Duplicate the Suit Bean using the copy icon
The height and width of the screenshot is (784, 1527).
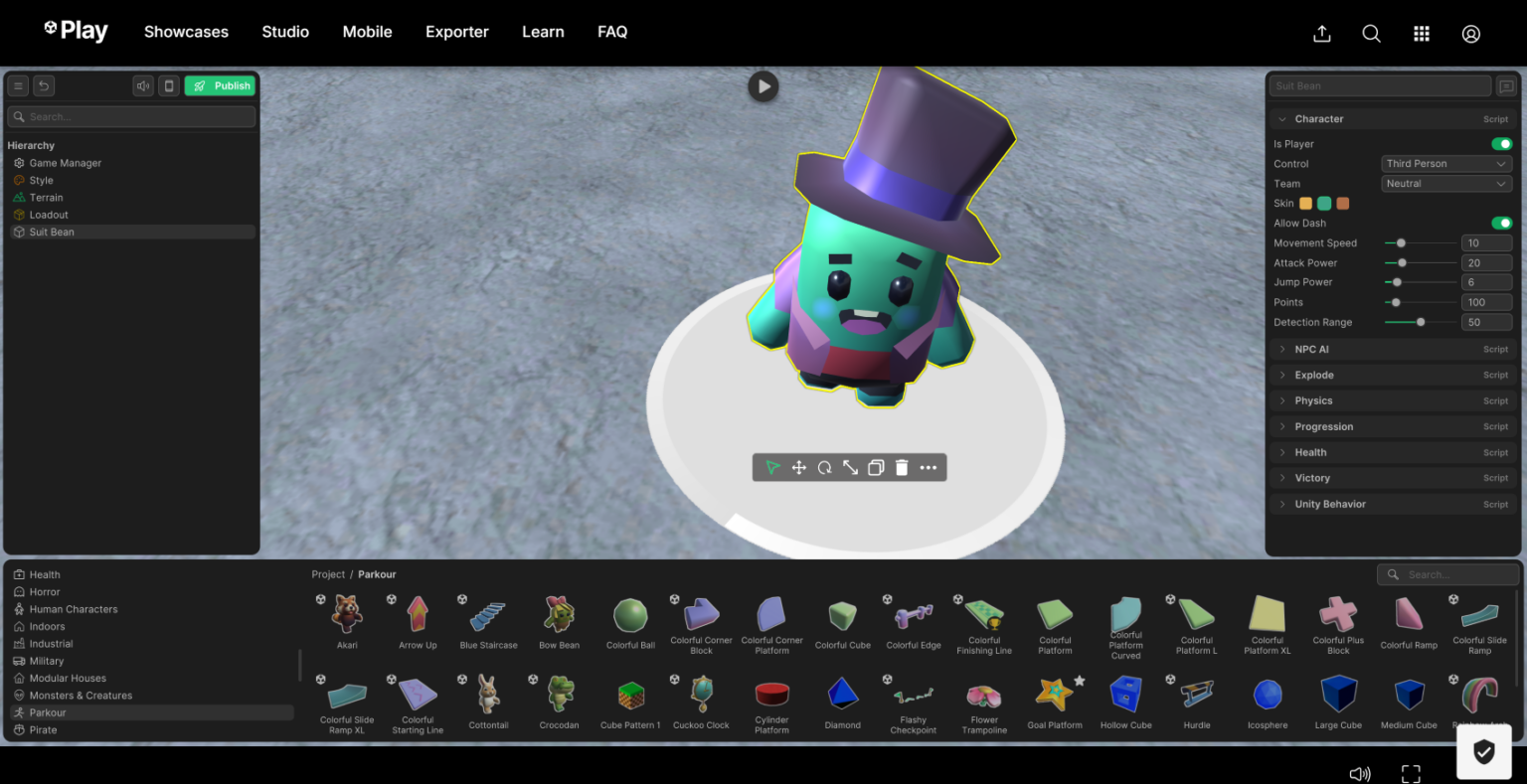876,467
